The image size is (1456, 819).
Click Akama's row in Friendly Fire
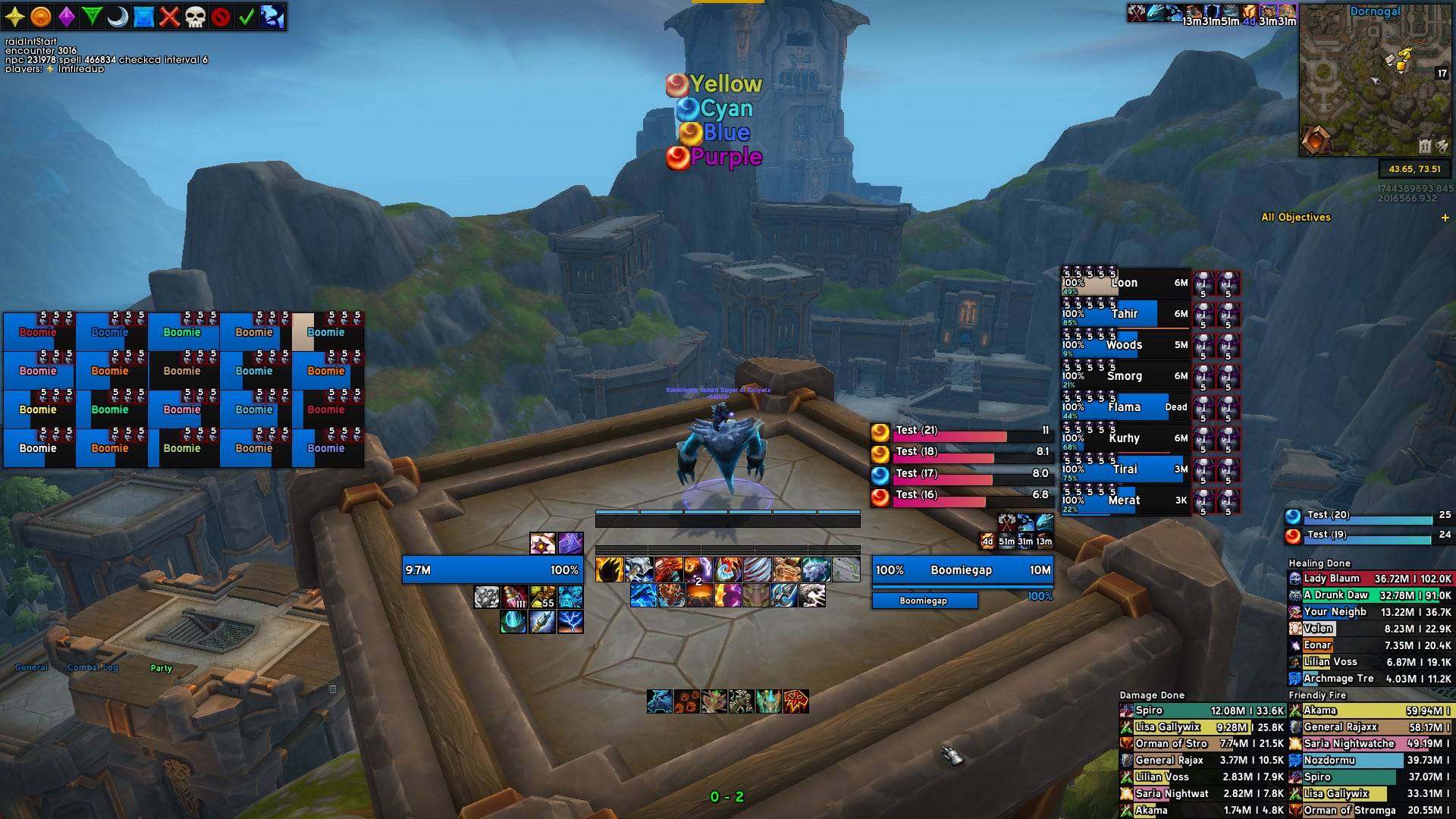(x=1370, y=711)
